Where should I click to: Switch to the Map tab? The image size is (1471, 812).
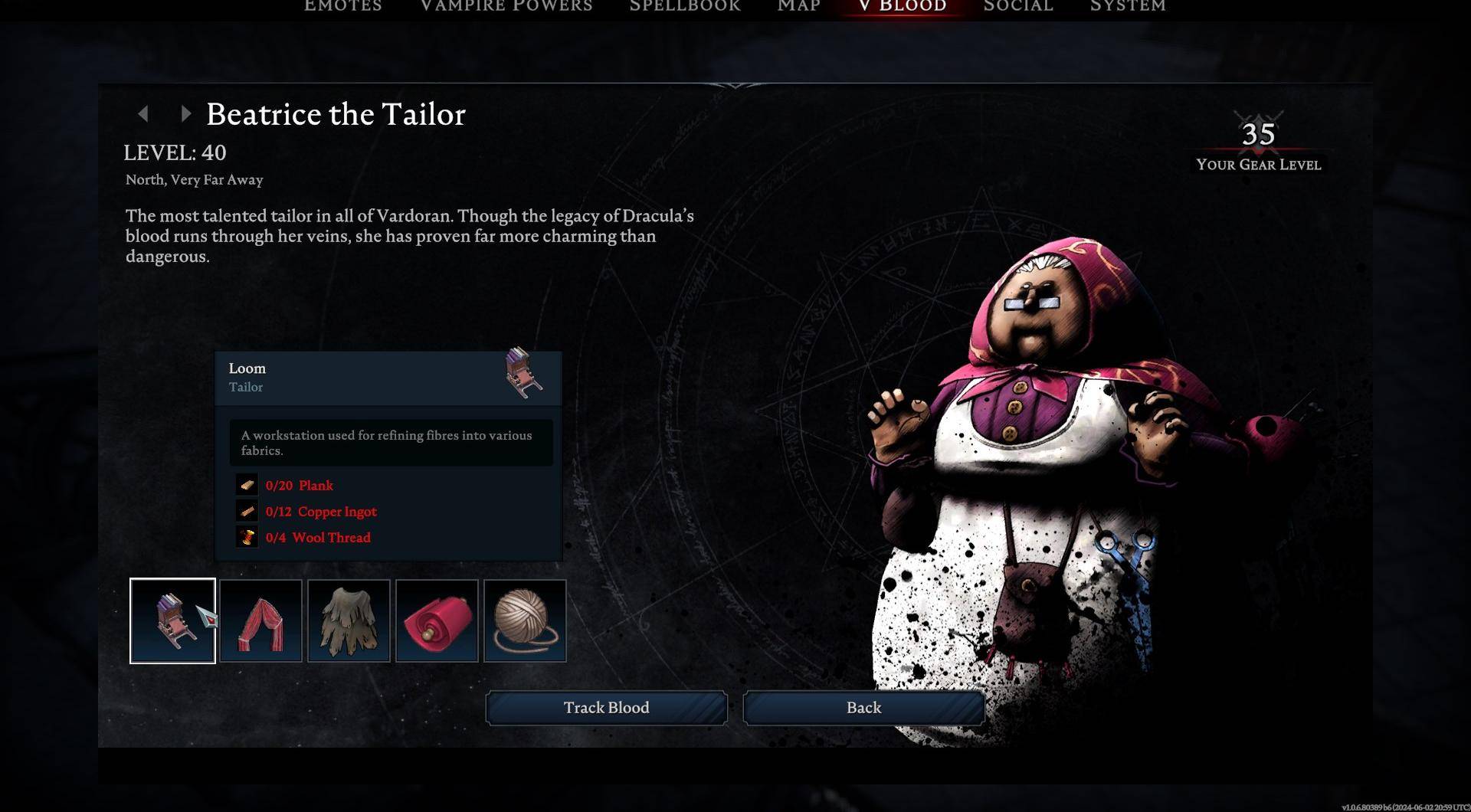pos(798,7)
